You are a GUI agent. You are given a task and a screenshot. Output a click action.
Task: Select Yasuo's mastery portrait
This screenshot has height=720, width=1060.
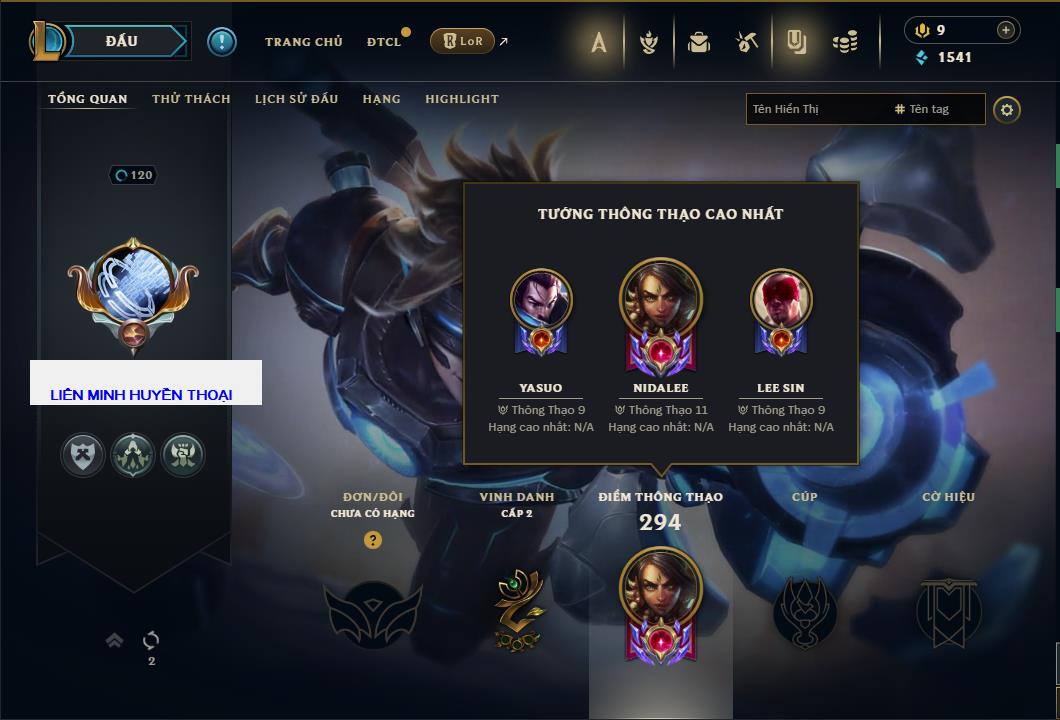coord(541,300)
